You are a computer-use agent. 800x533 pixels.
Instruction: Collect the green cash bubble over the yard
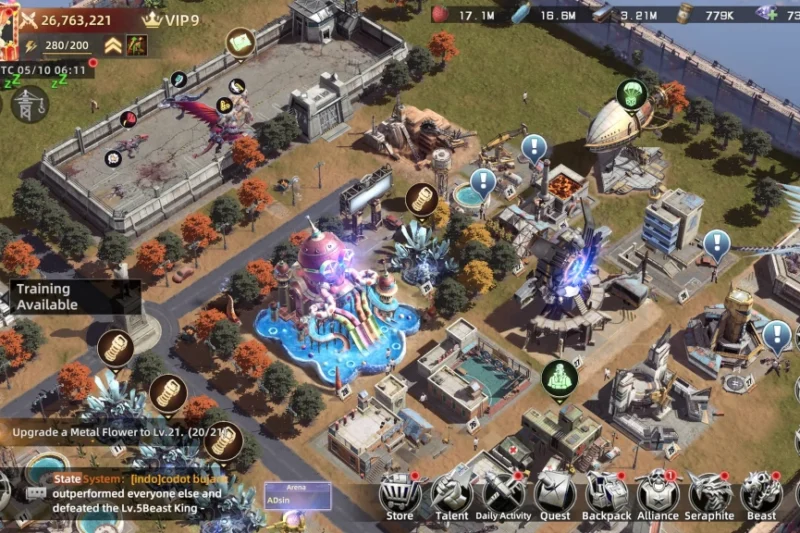pyautogui.click(x=240, y=42)
